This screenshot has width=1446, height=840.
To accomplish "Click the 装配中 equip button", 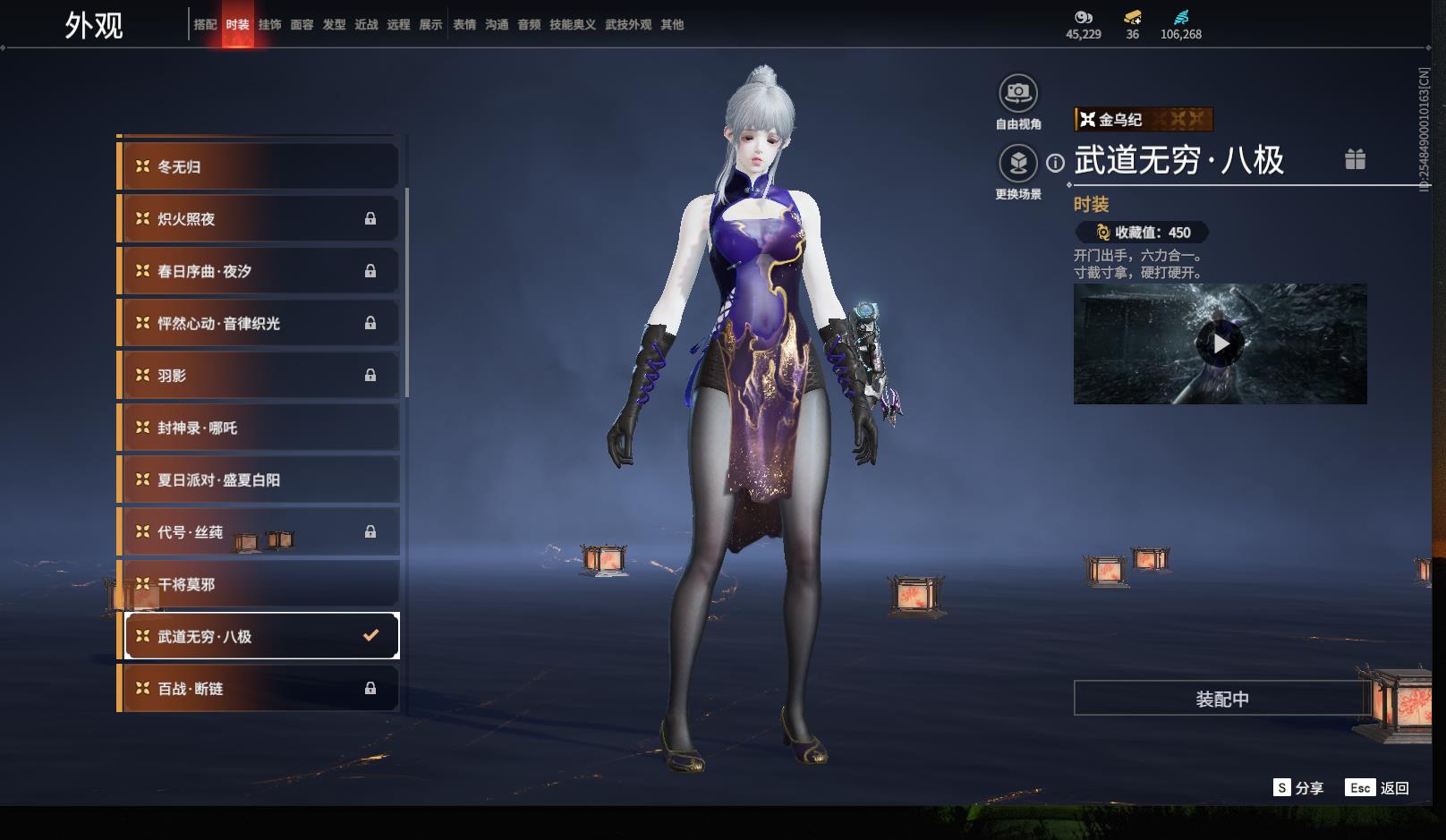I will point(1221,699).
